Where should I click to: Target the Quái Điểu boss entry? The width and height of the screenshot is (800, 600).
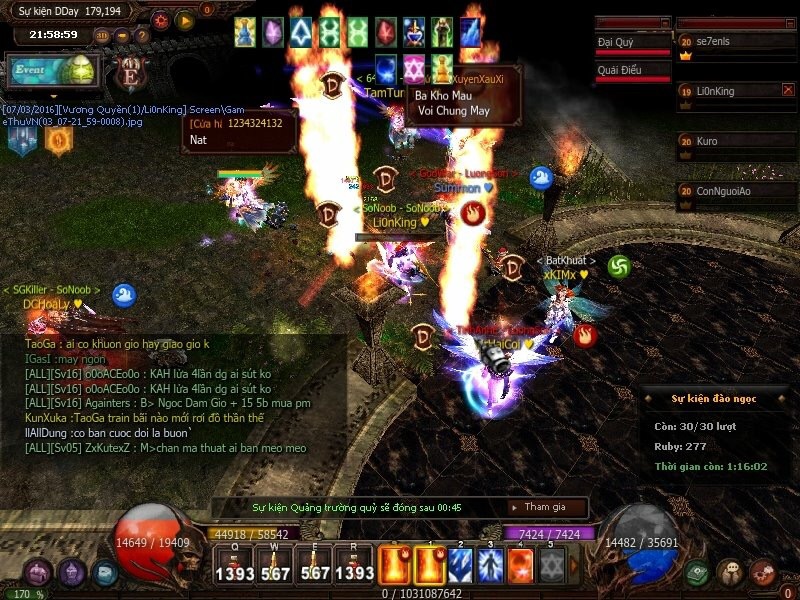click(x=632, y=71)
